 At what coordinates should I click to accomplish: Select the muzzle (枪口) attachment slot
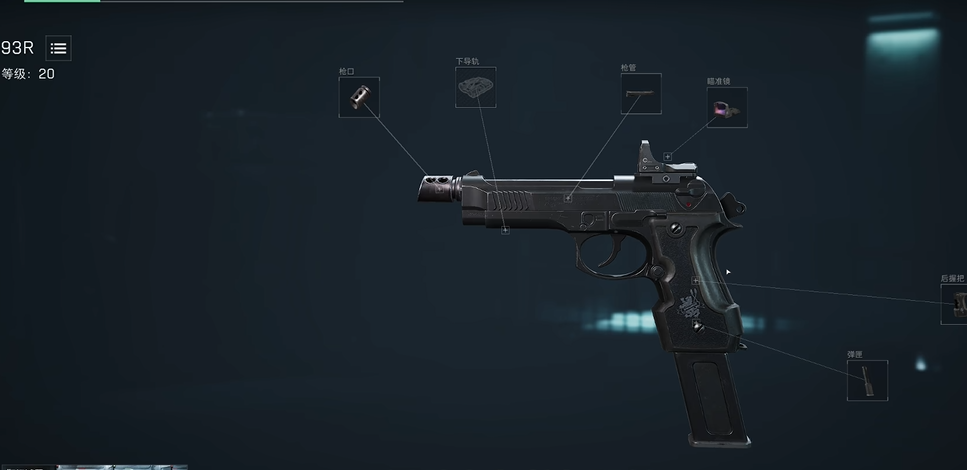[359, 97]
